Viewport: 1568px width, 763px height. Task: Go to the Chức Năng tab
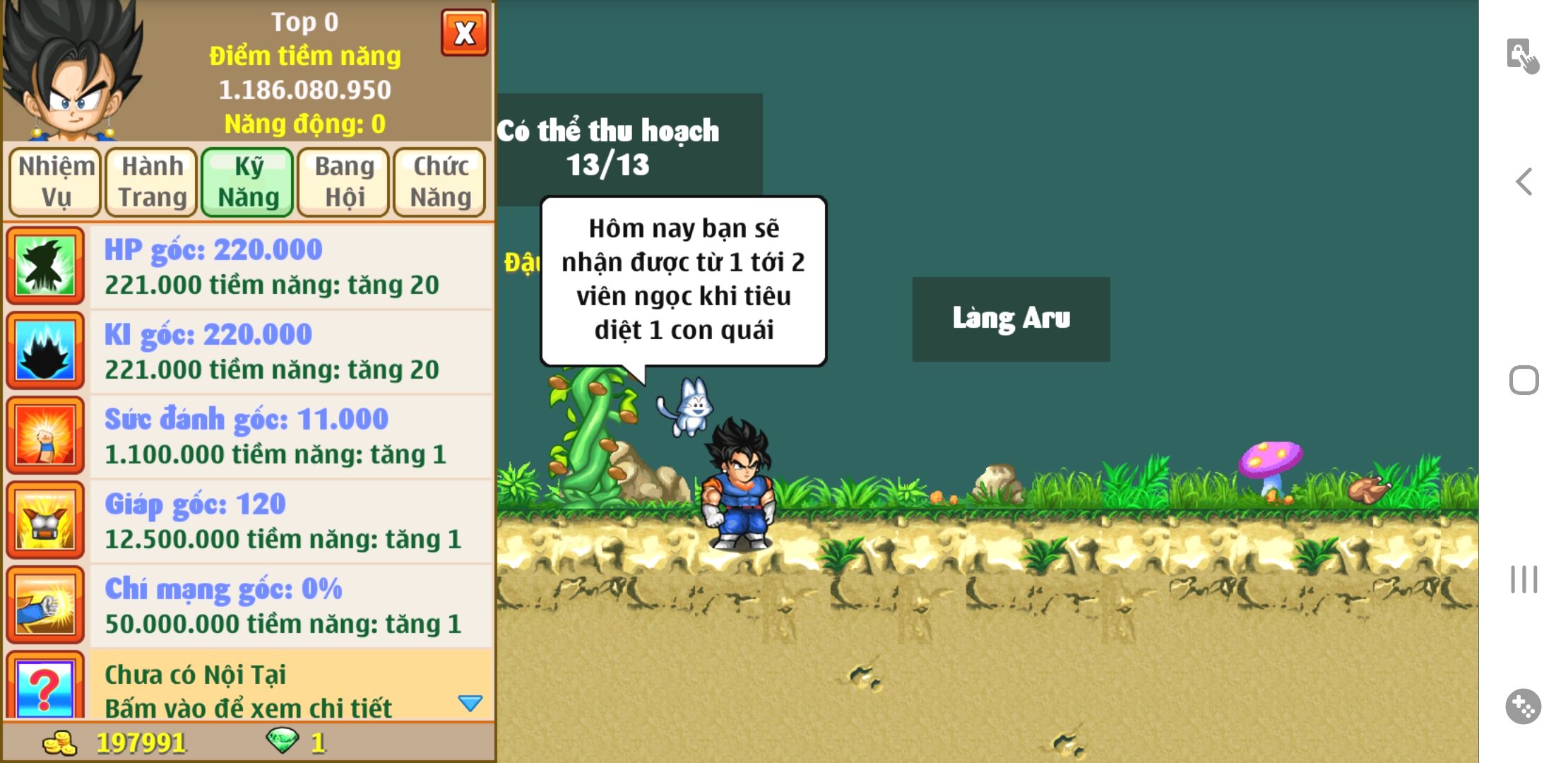tap(439, 182)
